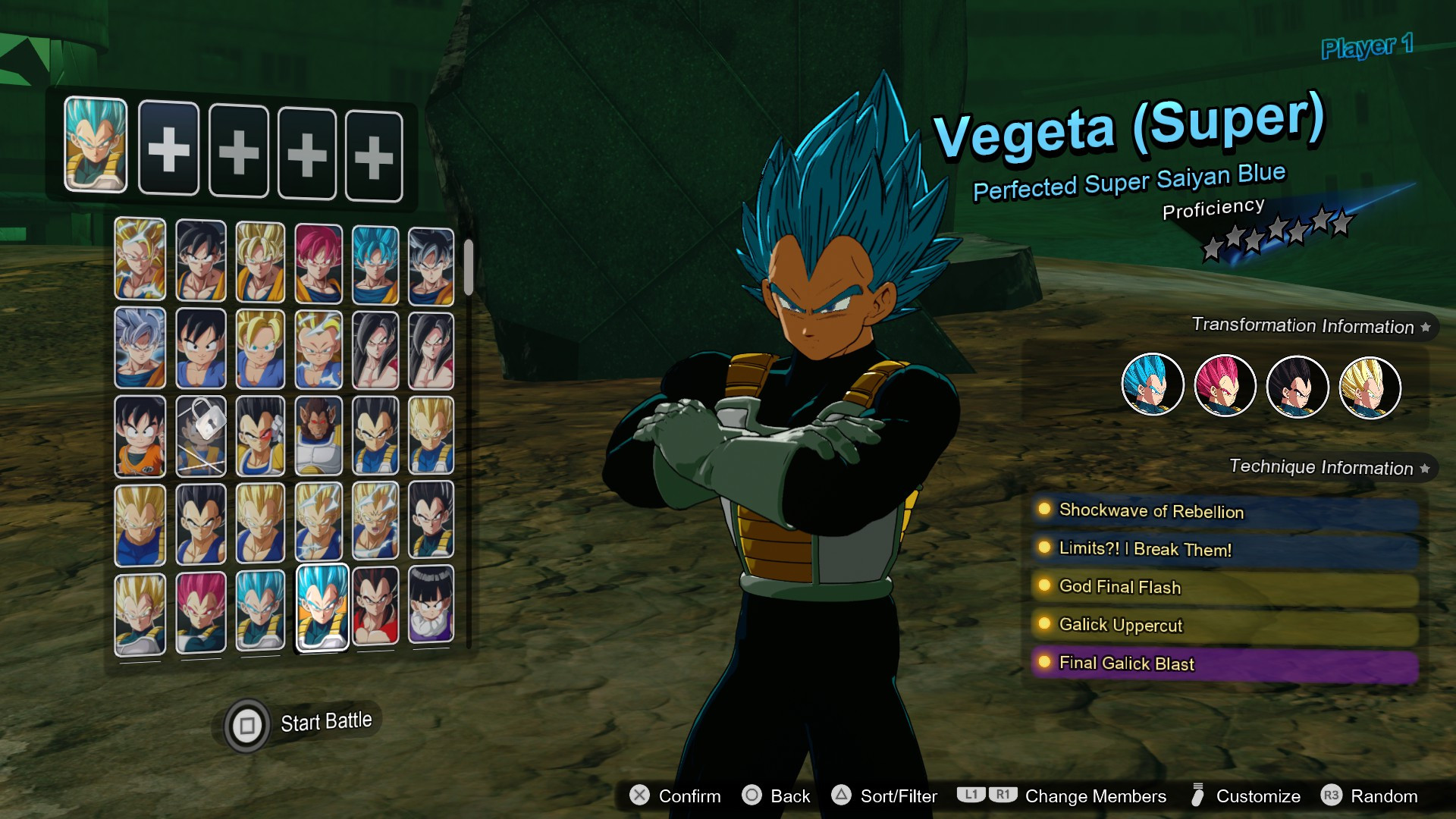
Task: Select the Super Saiyan Blue Vegeta transformation icon
Action: click(x=1151, y=385)
